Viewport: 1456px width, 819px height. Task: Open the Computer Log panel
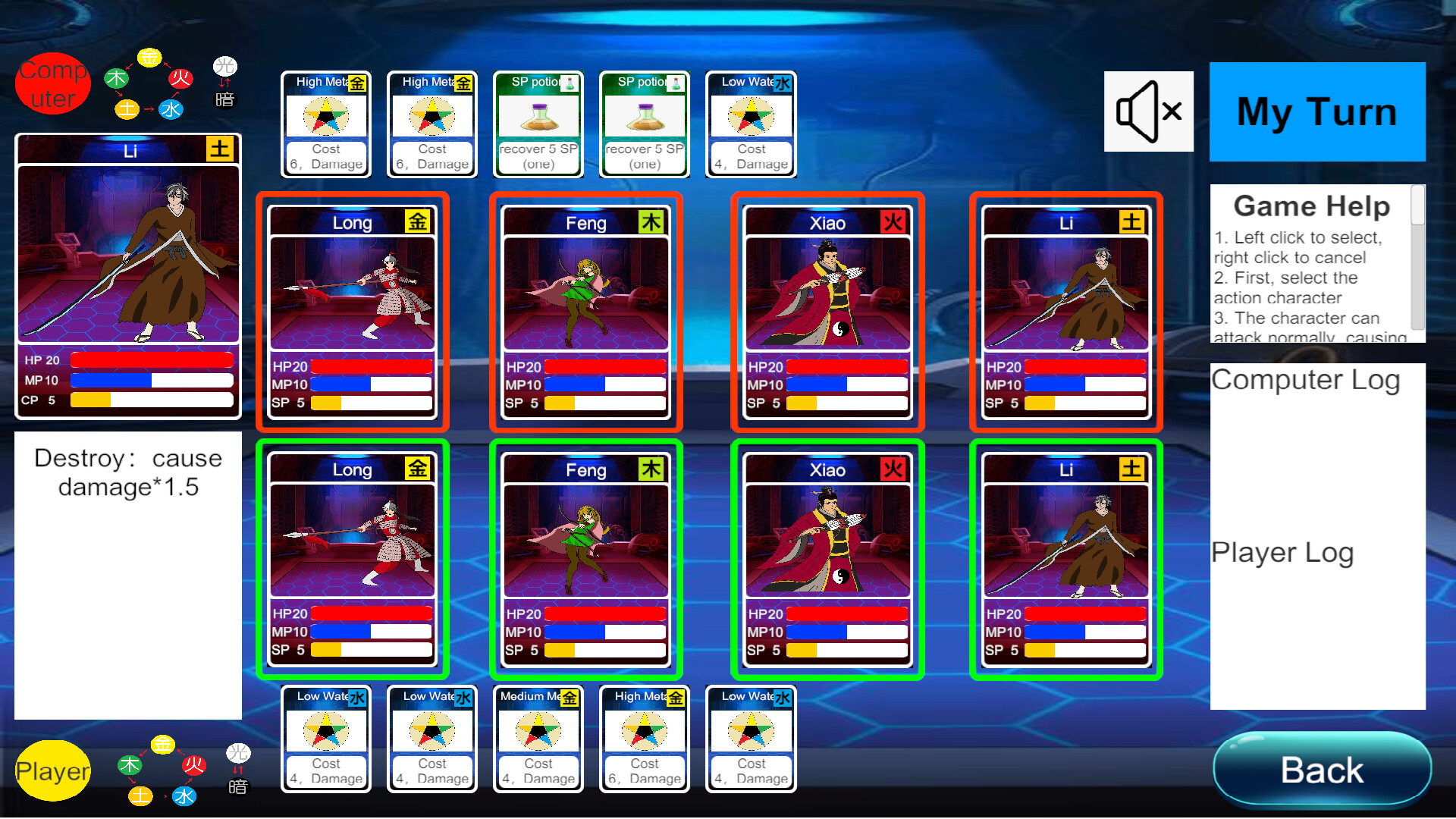coord(1307,380)
